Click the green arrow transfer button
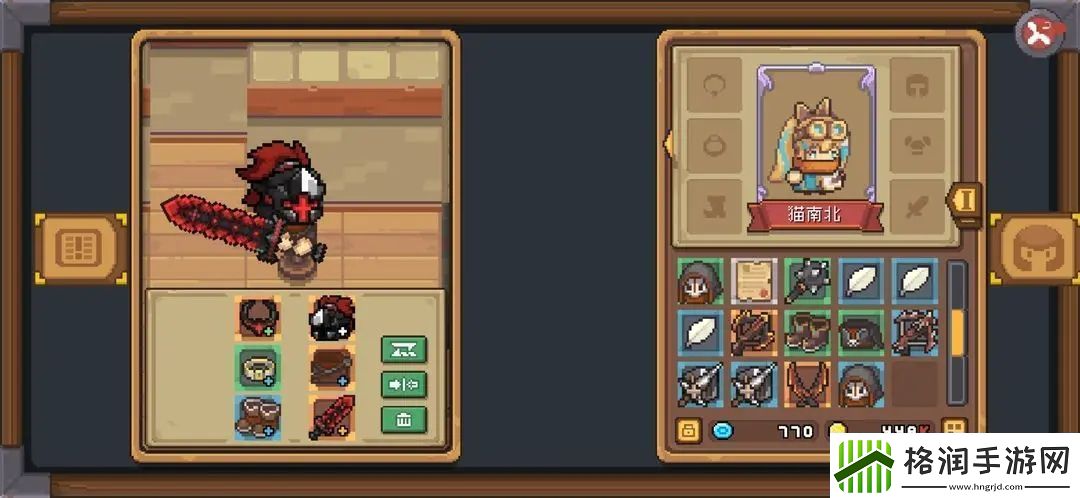 pyautogui.click(x=404, y=384)
